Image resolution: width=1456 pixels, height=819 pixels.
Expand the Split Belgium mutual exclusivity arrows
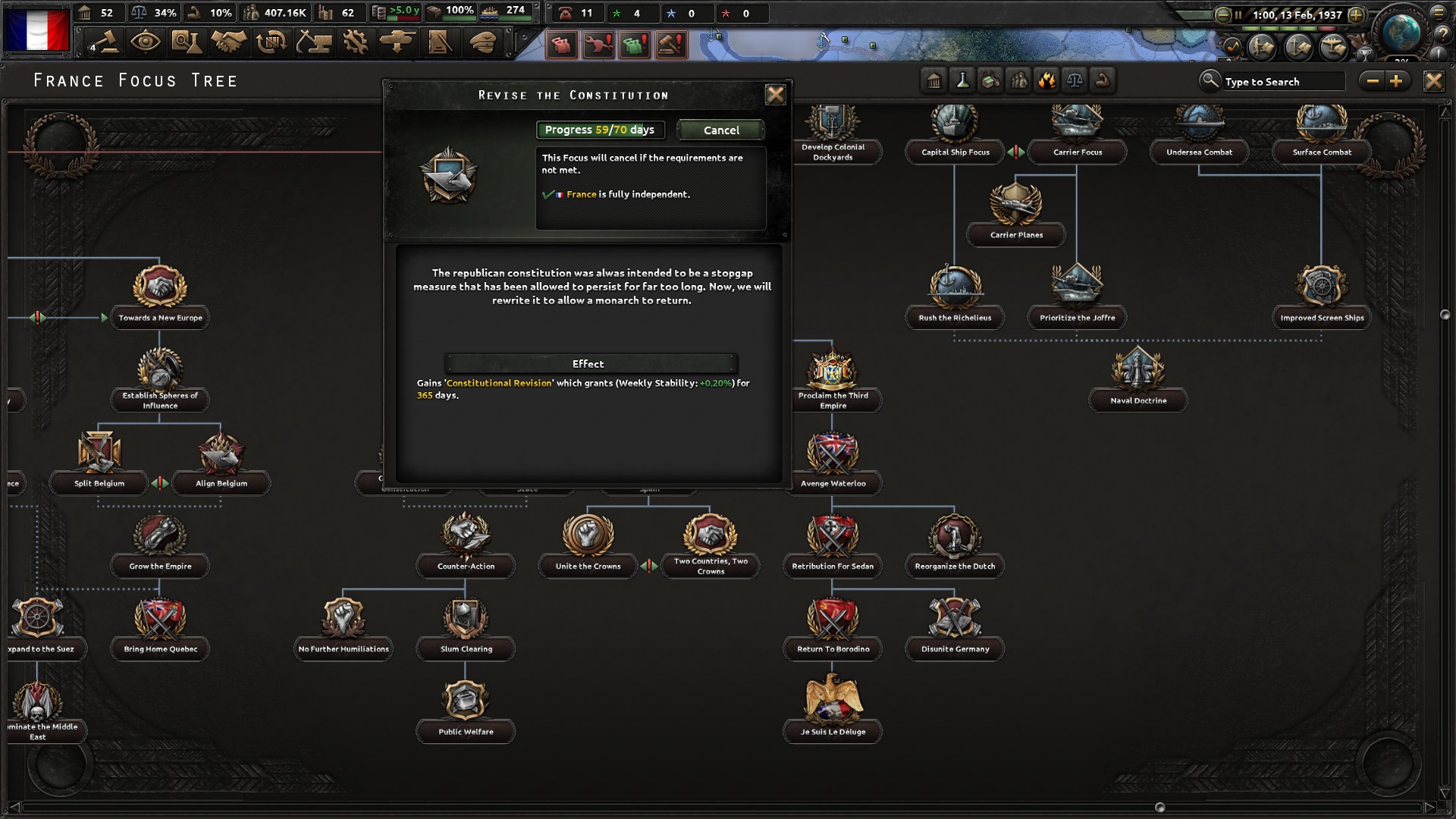tap(159, 482)
